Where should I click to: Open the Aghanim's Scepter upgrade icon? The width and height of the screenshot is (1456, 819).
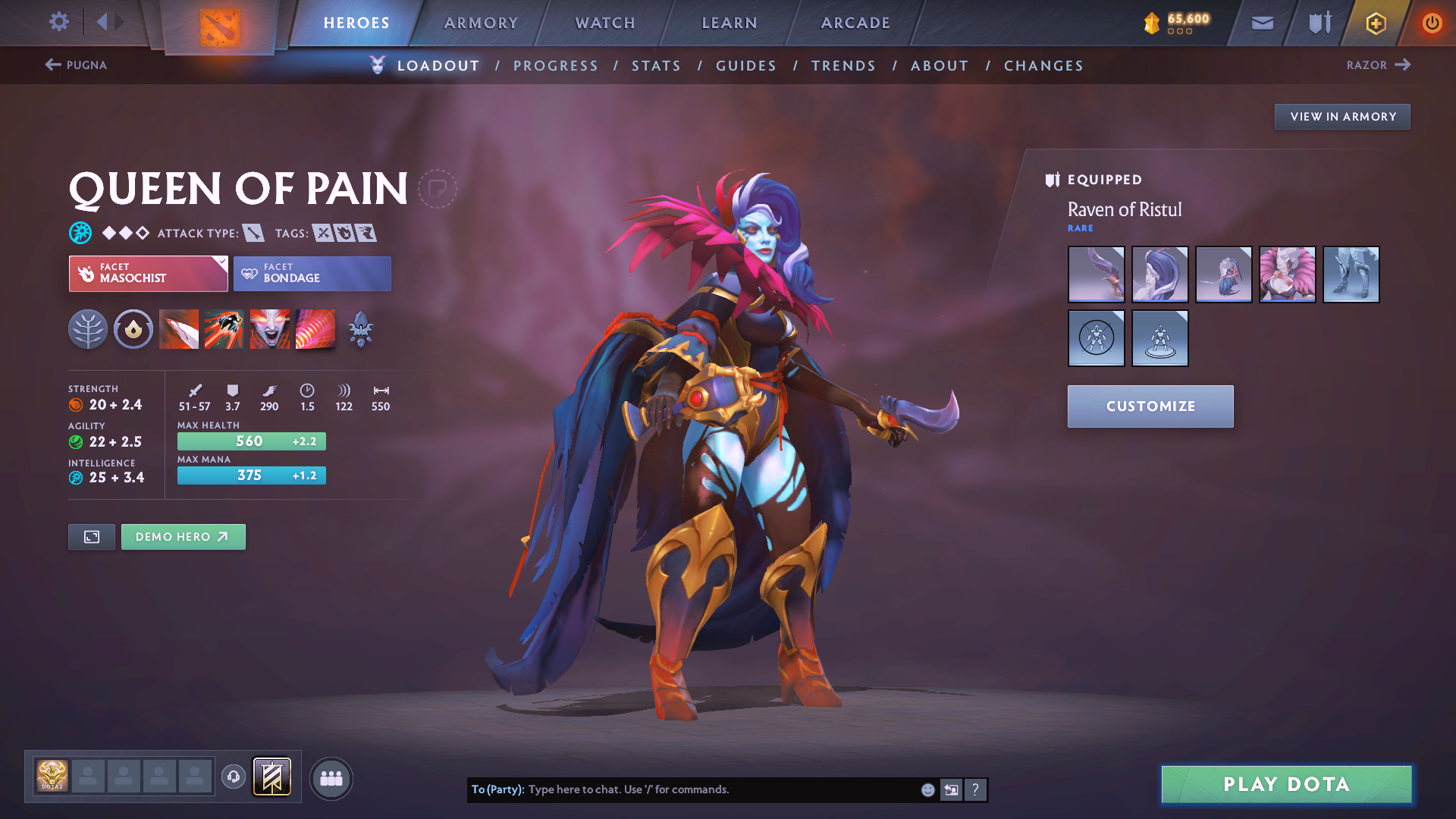click(360, 329)
